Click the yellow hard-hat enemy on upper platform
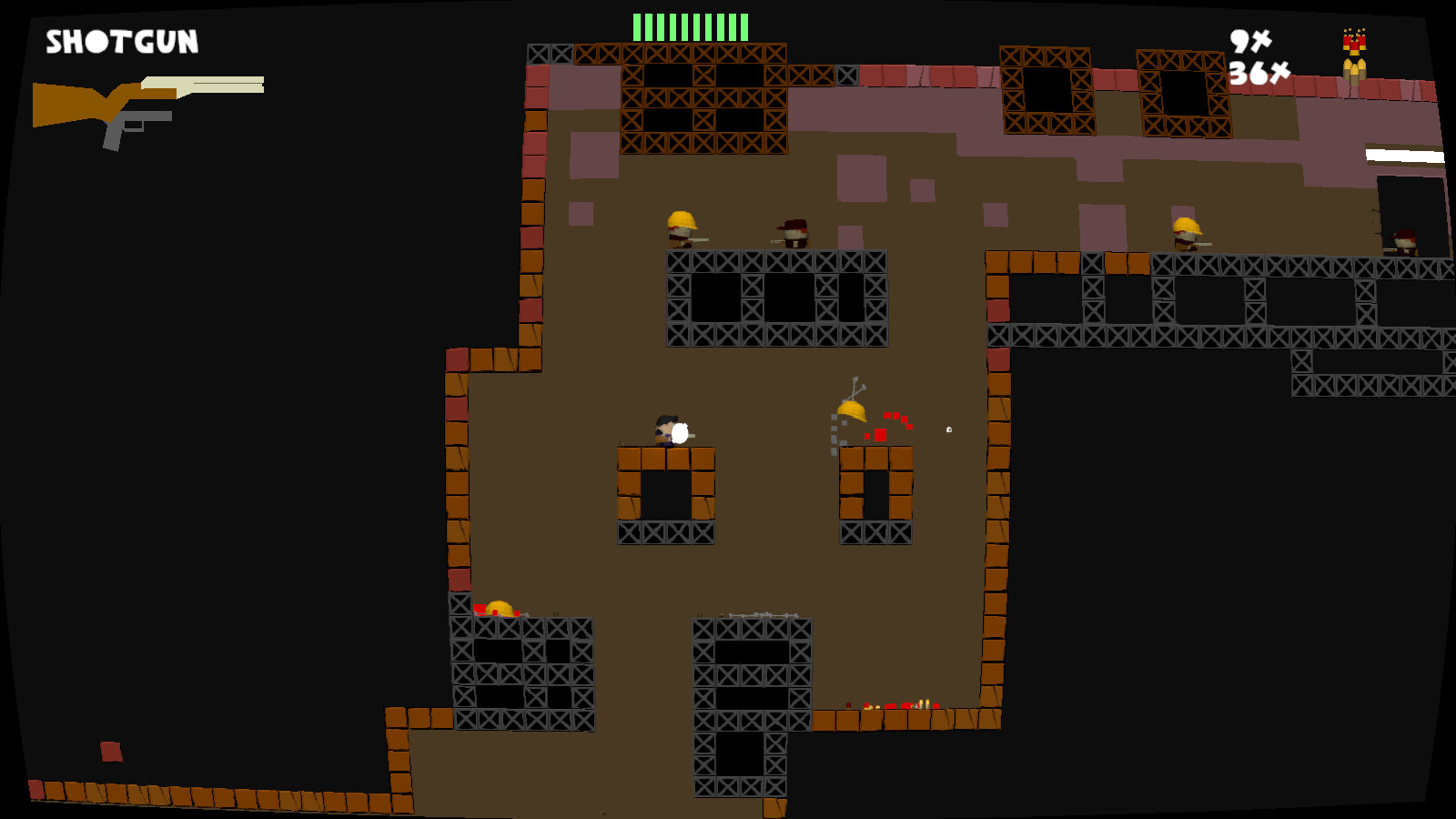Image resolution: width=1456 pixels, height=819 pixels. point(681,230)
